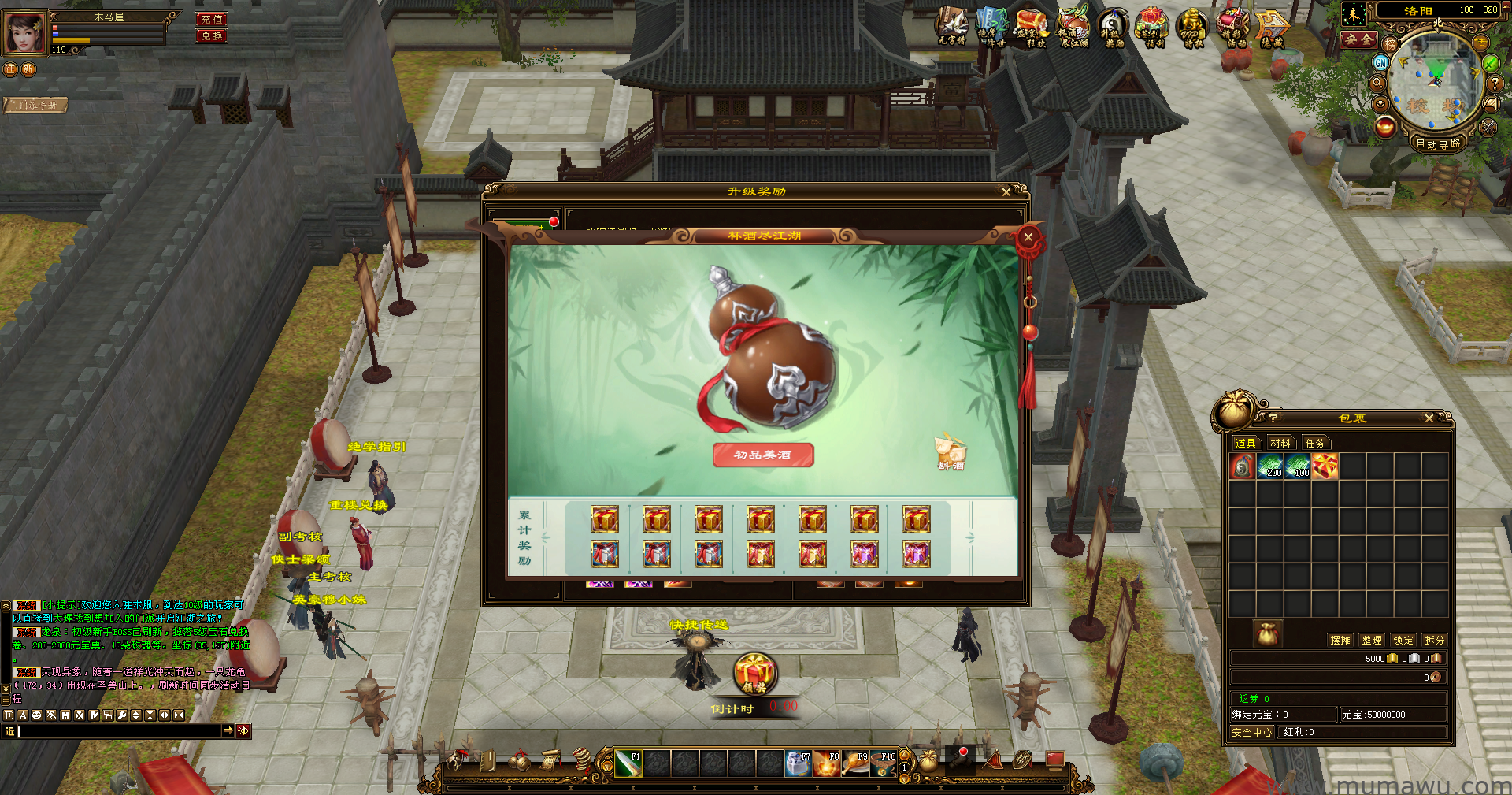1512x795 pixels.
Task: Click the 整理 sort button
Action: coord(1372,640)
